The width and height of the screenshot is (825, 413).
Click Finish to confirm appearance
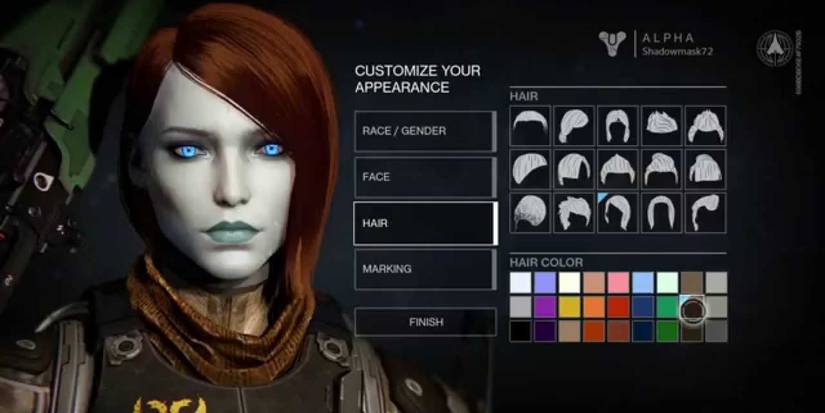click(425, 322)
